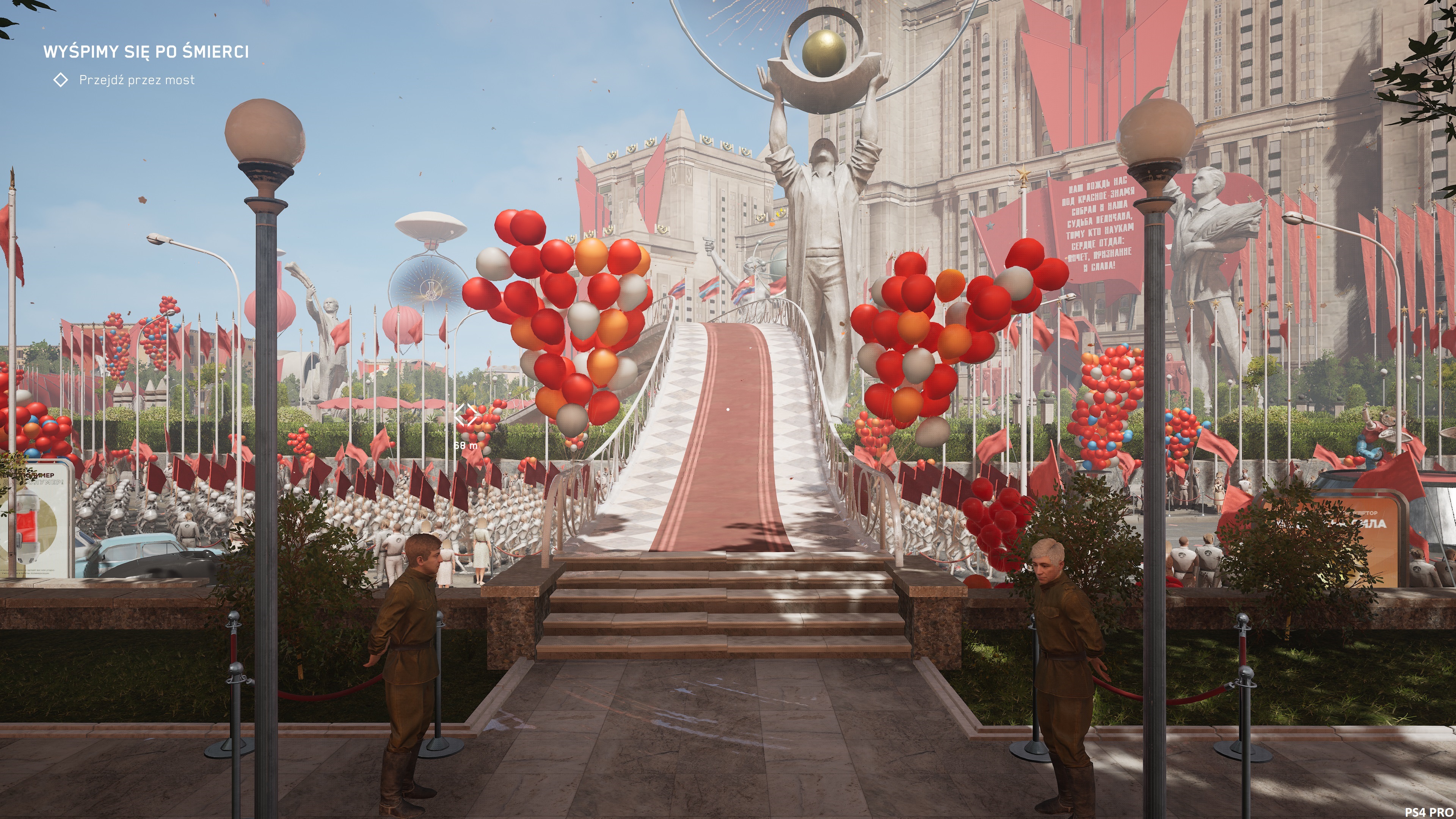This screenshot has height=819, width=1456.
Task: Click the quest title 'Wyśpimy się po śmierci'
Action: [x=146, y=52]
